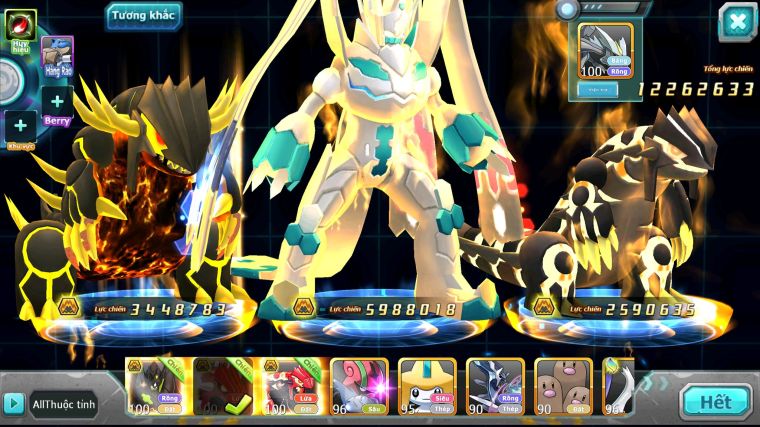Choose the level 95 Jirachi card
Screen dimensions: 760x427
tap(427, 386)
